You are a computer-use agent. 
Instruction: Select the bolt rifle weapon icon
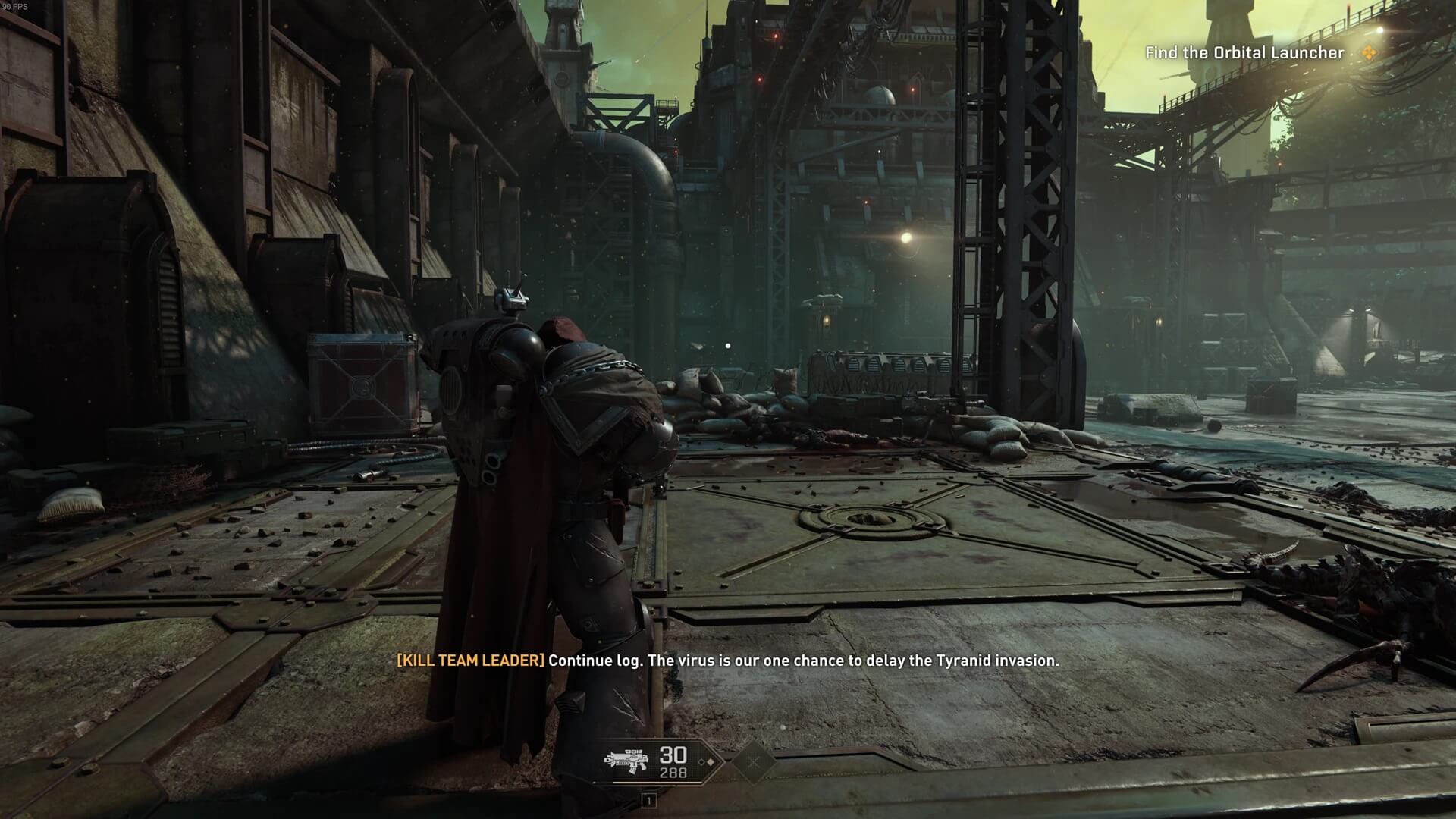pos(626,761)
